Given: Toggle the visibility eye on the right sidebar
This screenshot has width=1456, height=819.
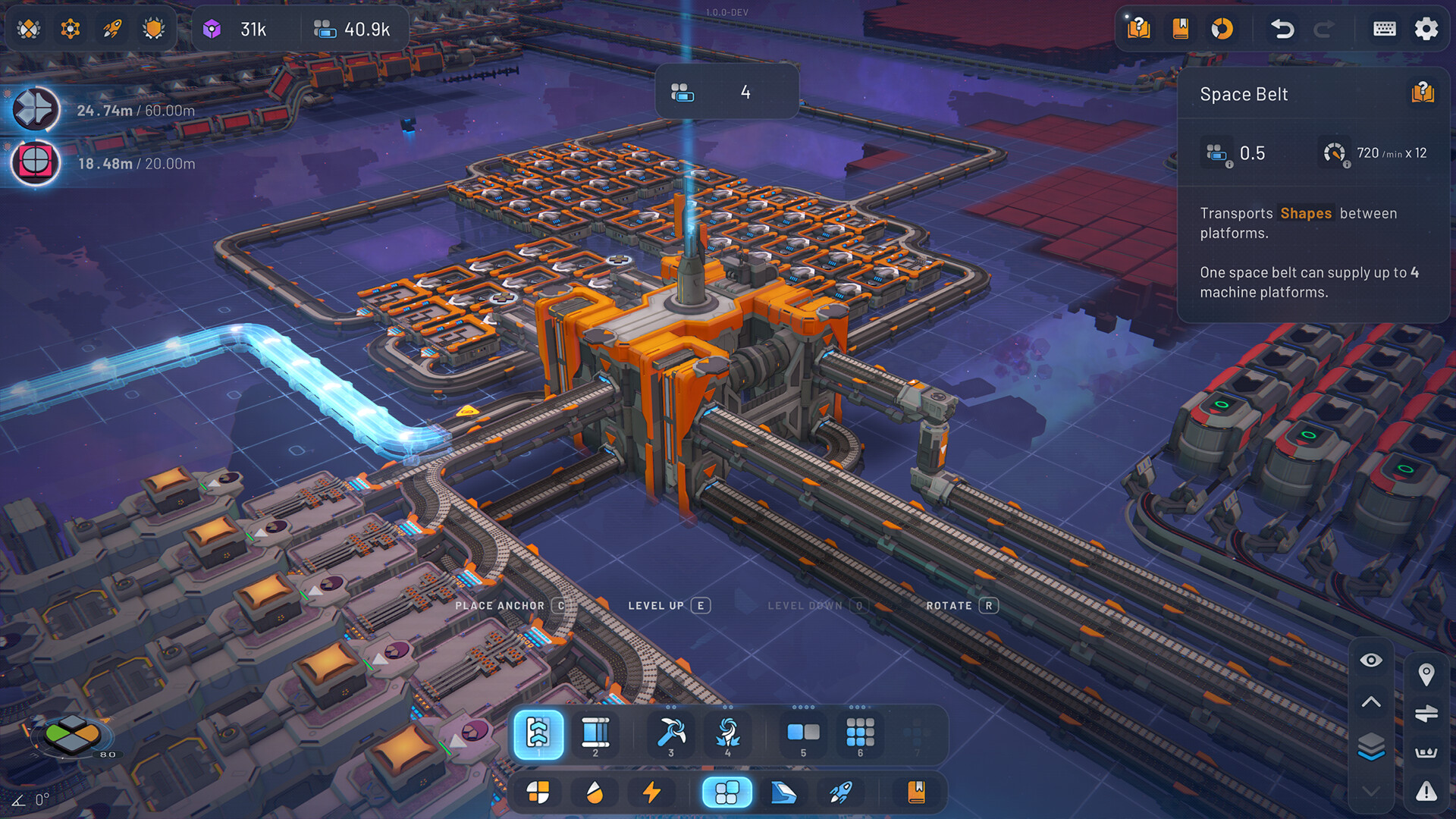Looking at the screenshot, I should [1371, 660].
